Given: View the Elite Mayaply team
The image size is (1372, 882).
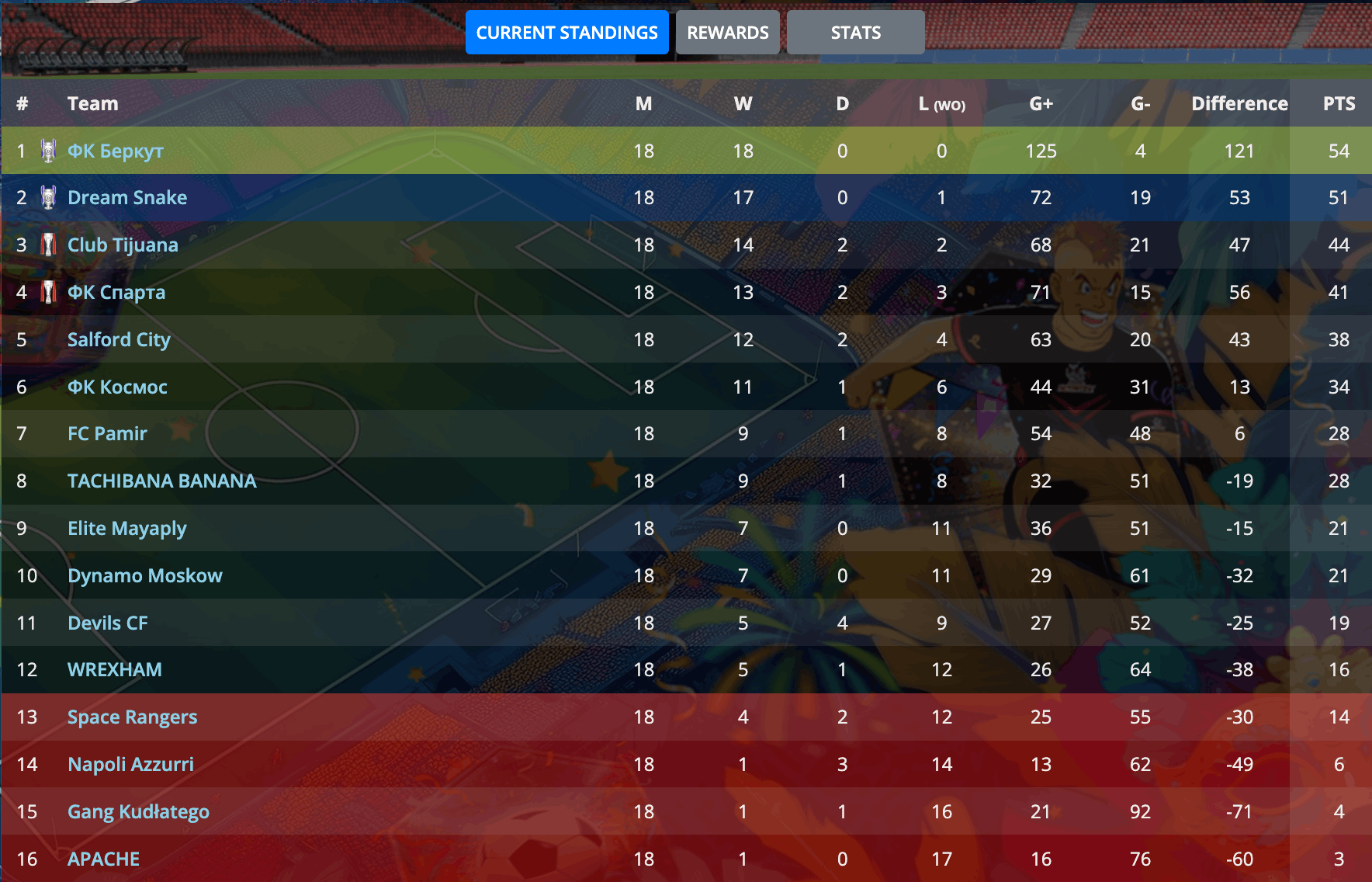Looking at the screenshot, I should [127, 529].
